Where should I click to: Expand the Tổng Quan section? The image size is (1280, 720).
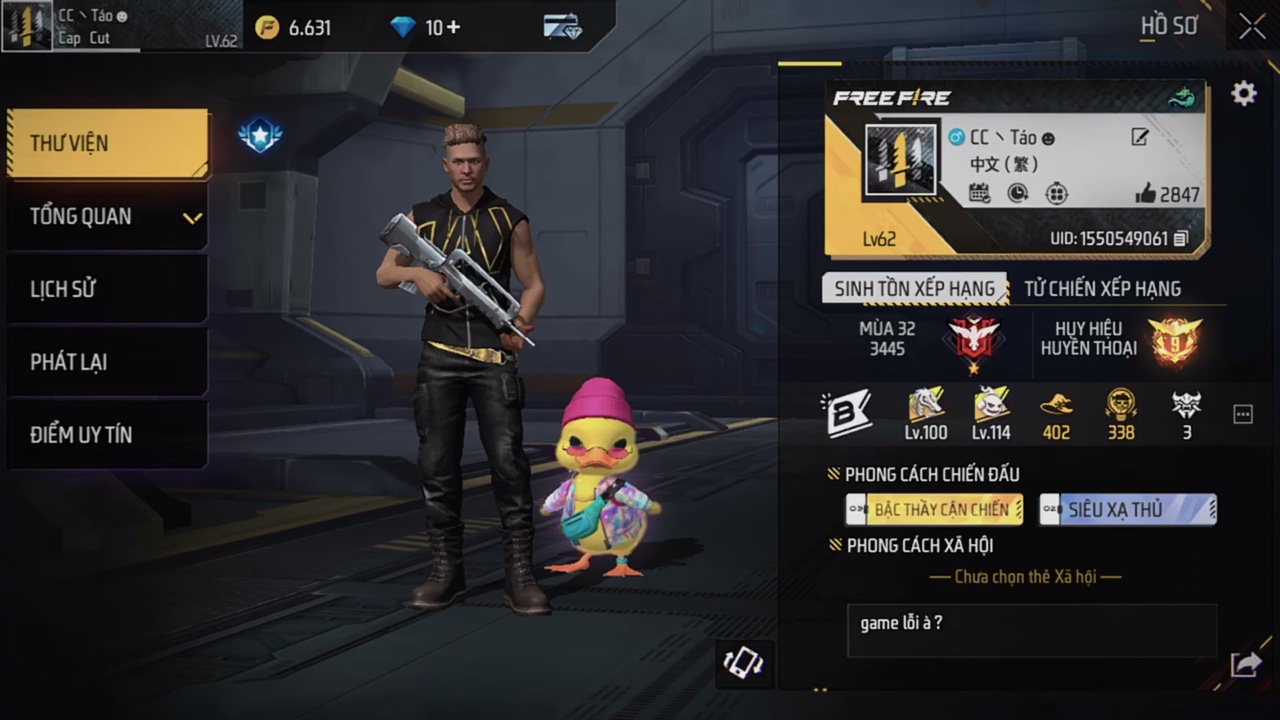point(108,216)
